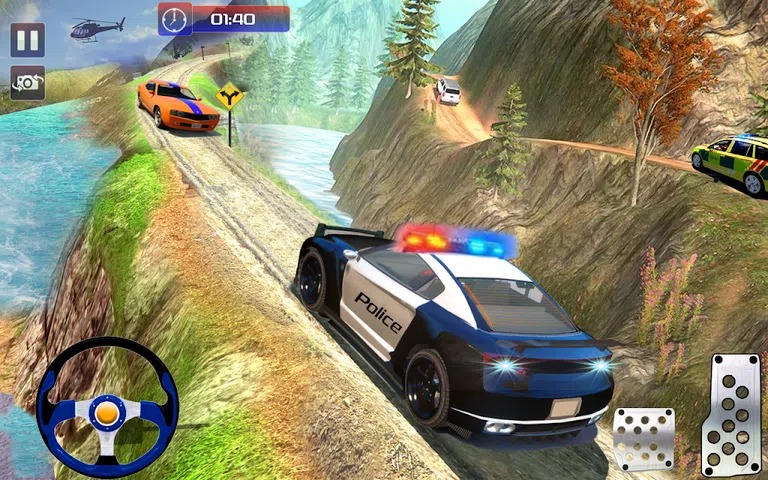This screenshot has width=768, height=480.
Task: Step on the tall gas pedal
Action: [731, 414]
